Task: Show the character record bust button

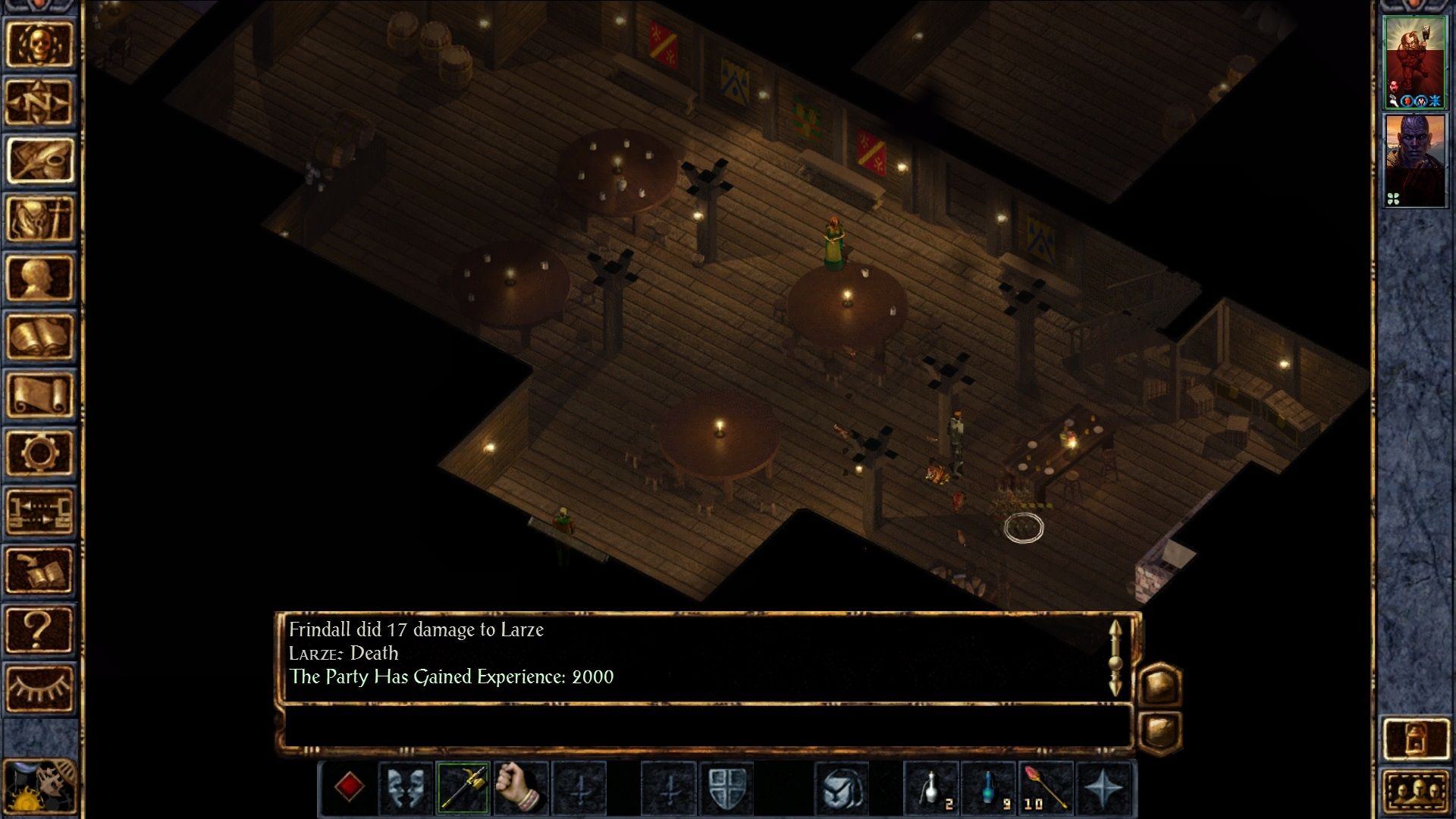Action: click(x=39, y=278)
